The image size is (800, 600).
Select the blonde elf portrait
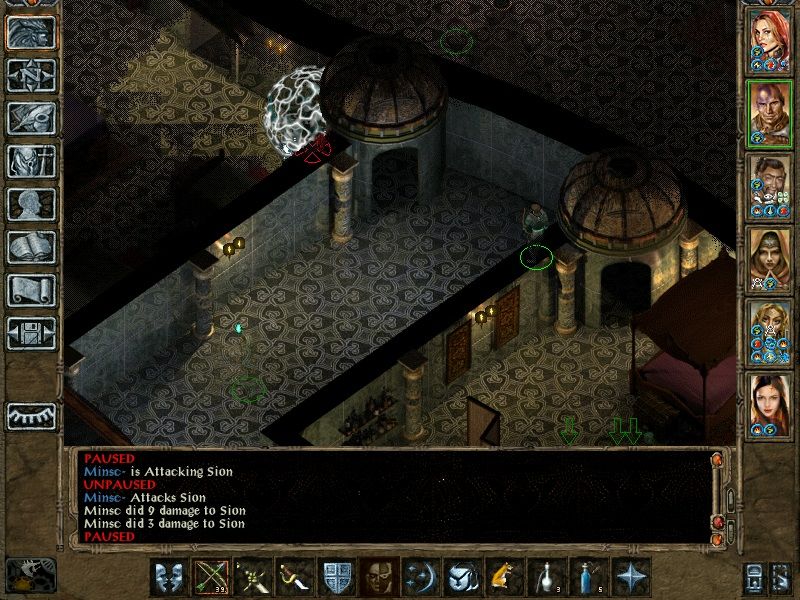[769, 330]
